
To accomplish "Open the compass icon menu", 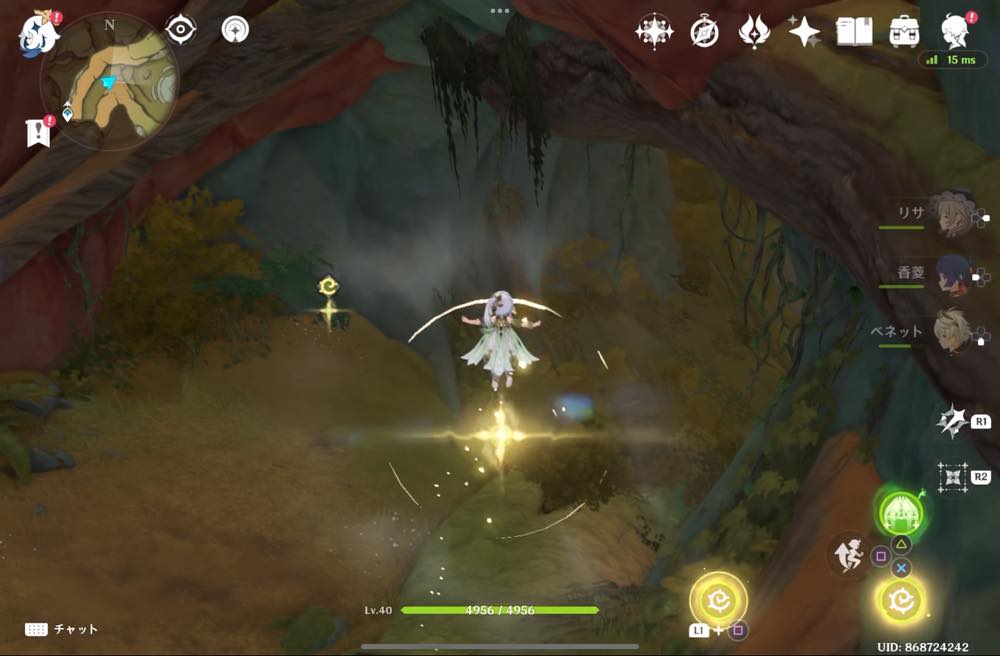I will click(x=704, y=32).
